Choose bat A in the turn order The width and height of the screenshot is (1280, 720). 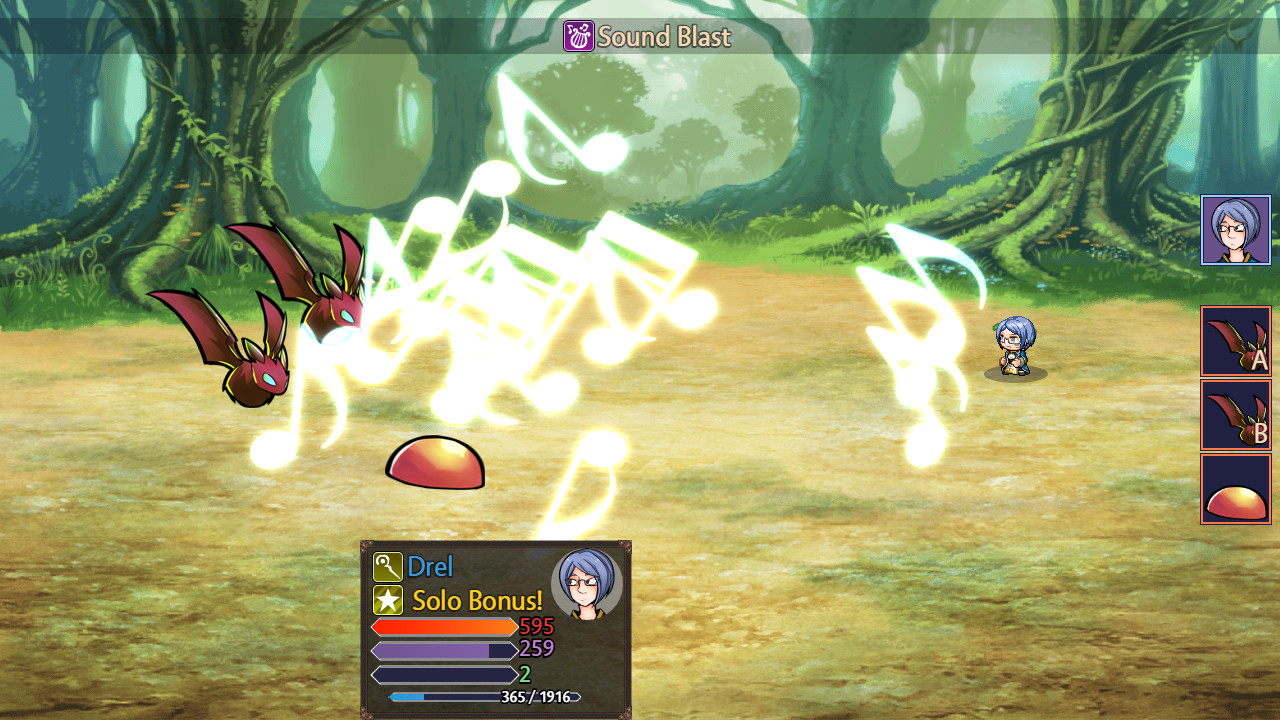(1235, 341)
